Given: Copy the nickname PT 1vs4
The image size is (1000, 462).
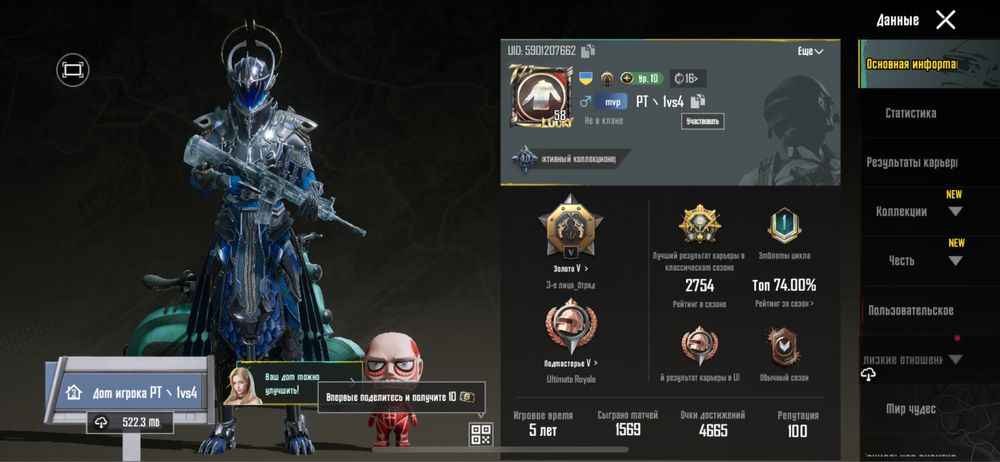Looking at the screenshot, I should (x=697, y=101).
